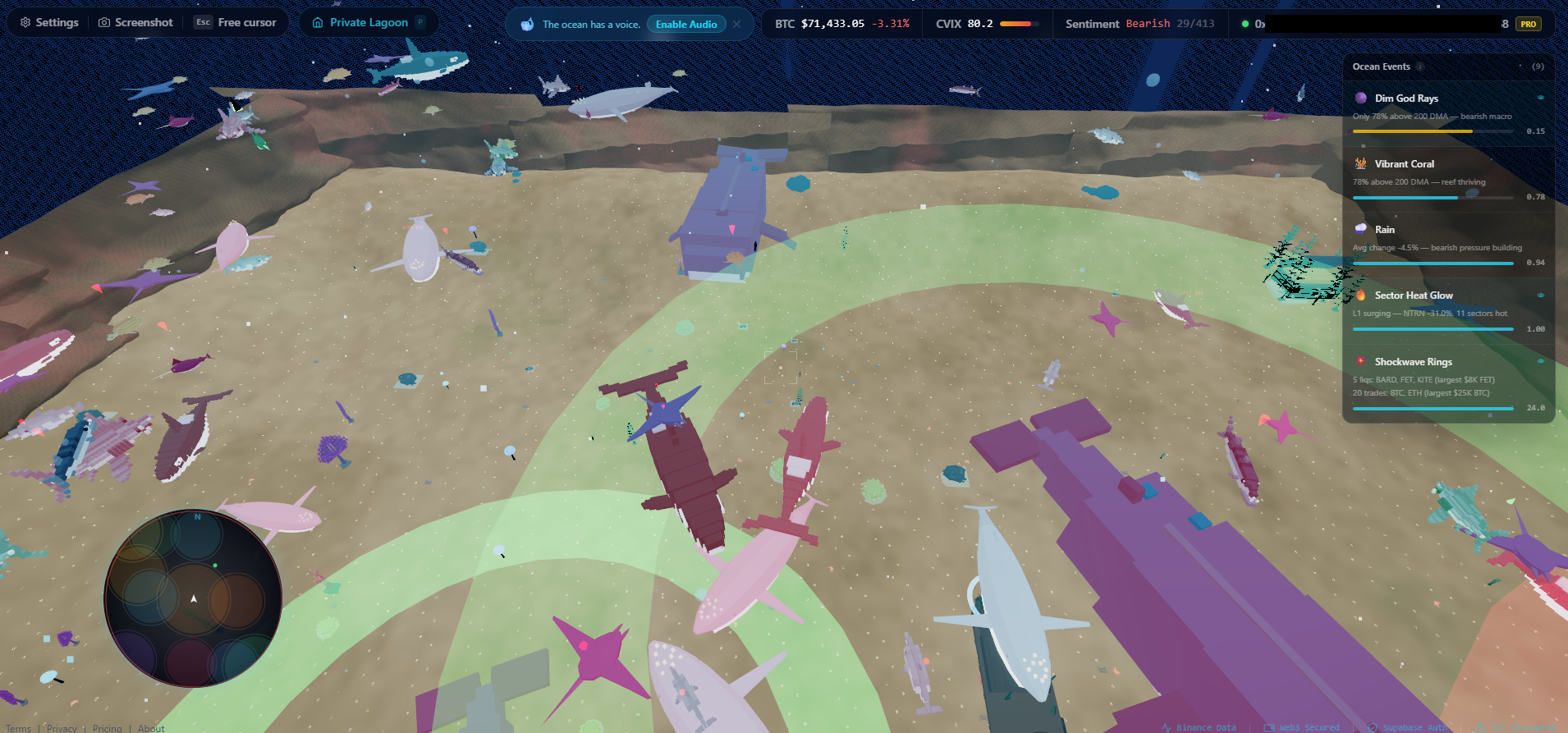Enable Audio for the ocean voice
The image size is (1568, 733).
[685, 25]
